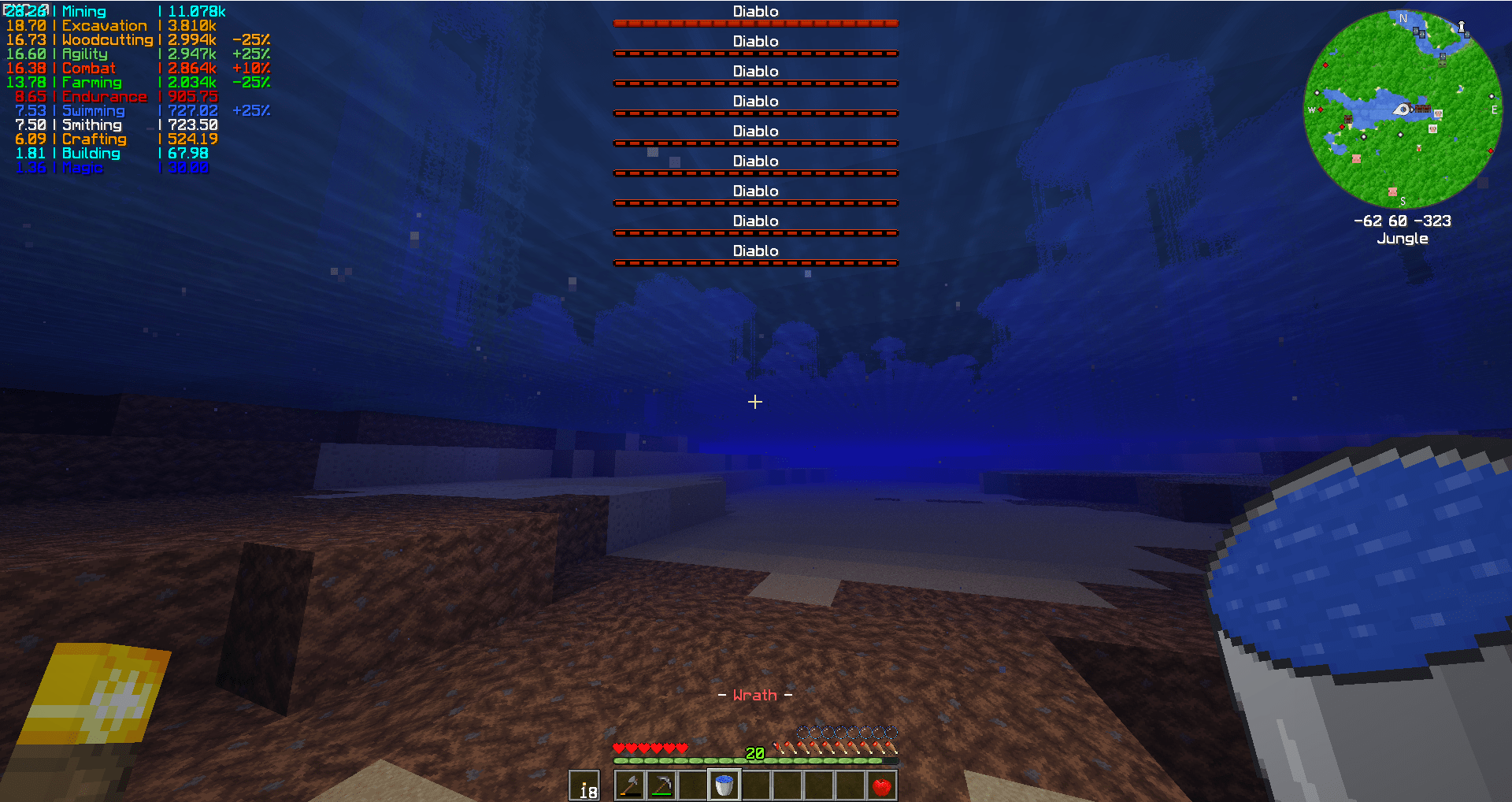Toggle the red waypoint on the minimap east edge

[1491, 150]
